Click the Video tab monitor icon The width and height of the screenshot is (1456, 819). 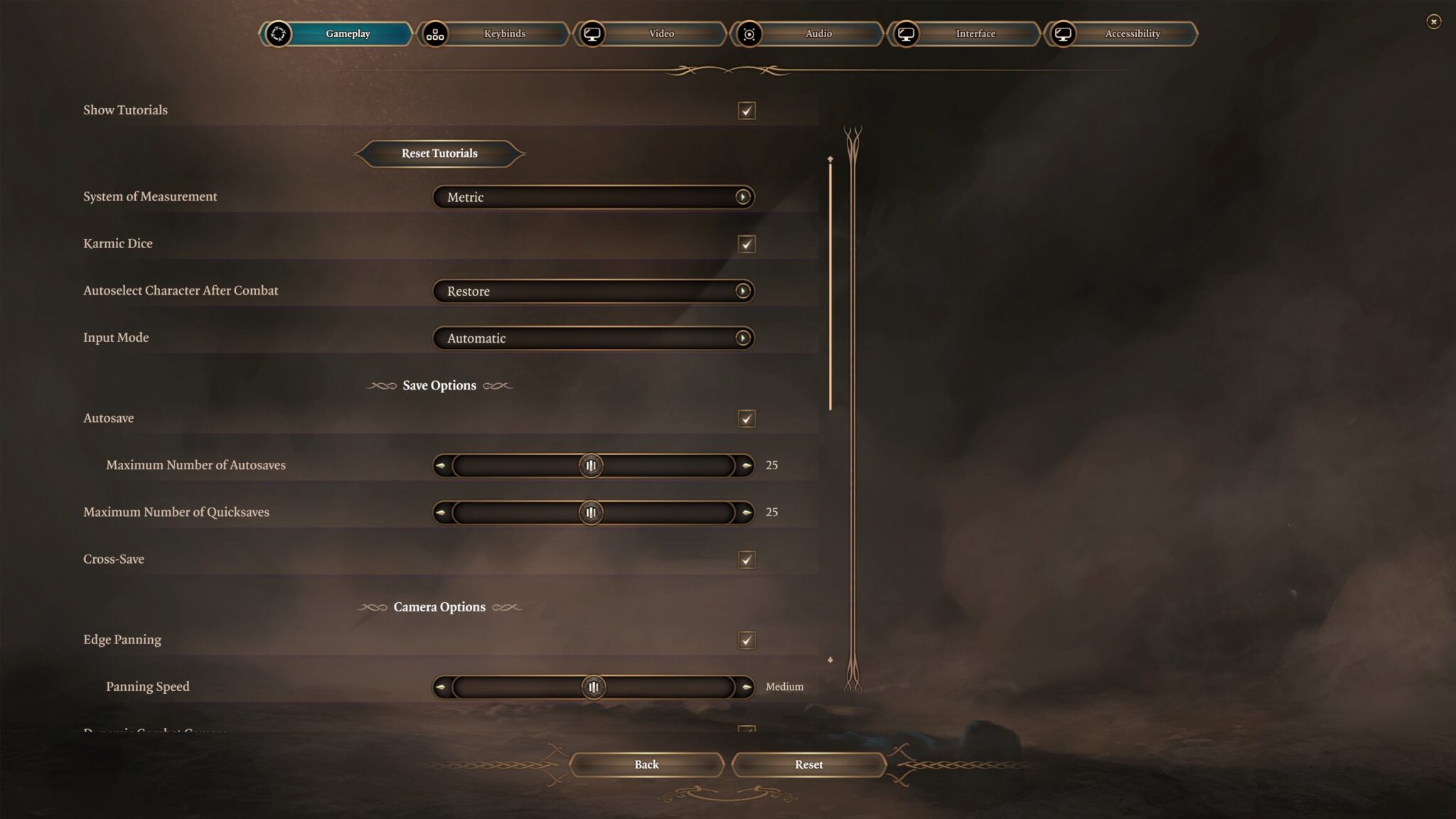594,33
